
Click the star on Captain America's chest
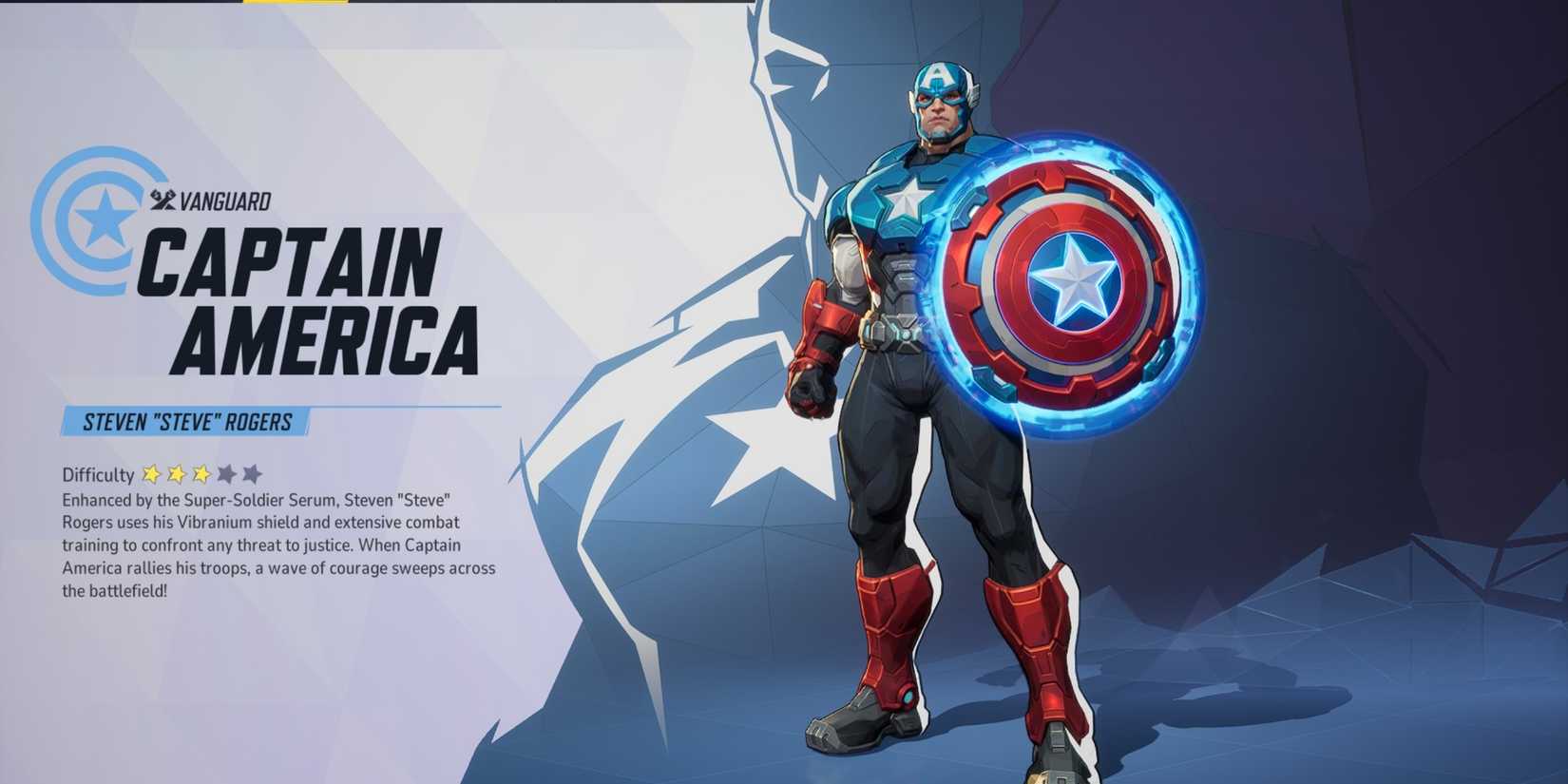point(906,201)
